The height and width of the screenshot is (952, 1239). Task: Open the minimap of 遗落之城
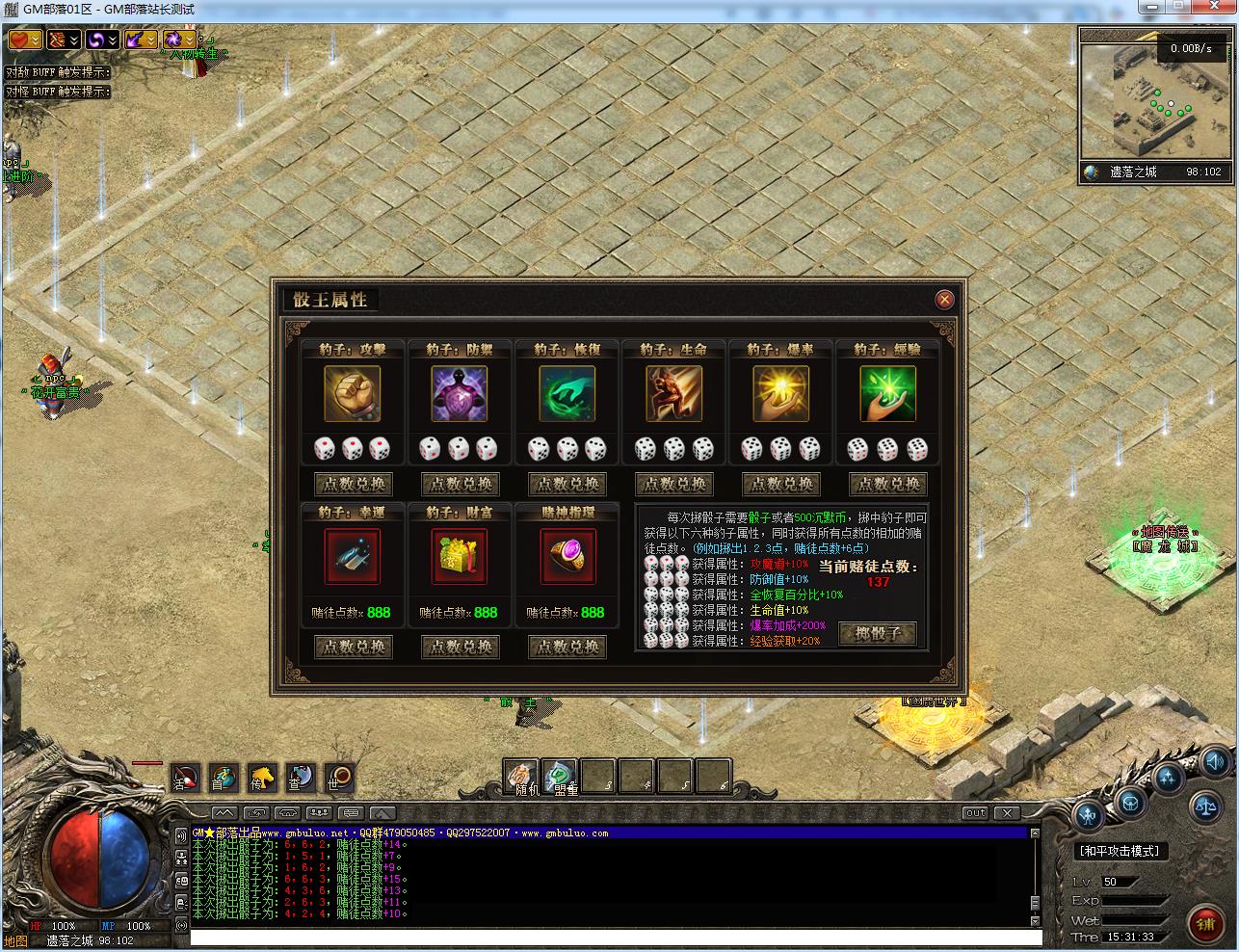pyautogui.click(x=1155, y=94)
